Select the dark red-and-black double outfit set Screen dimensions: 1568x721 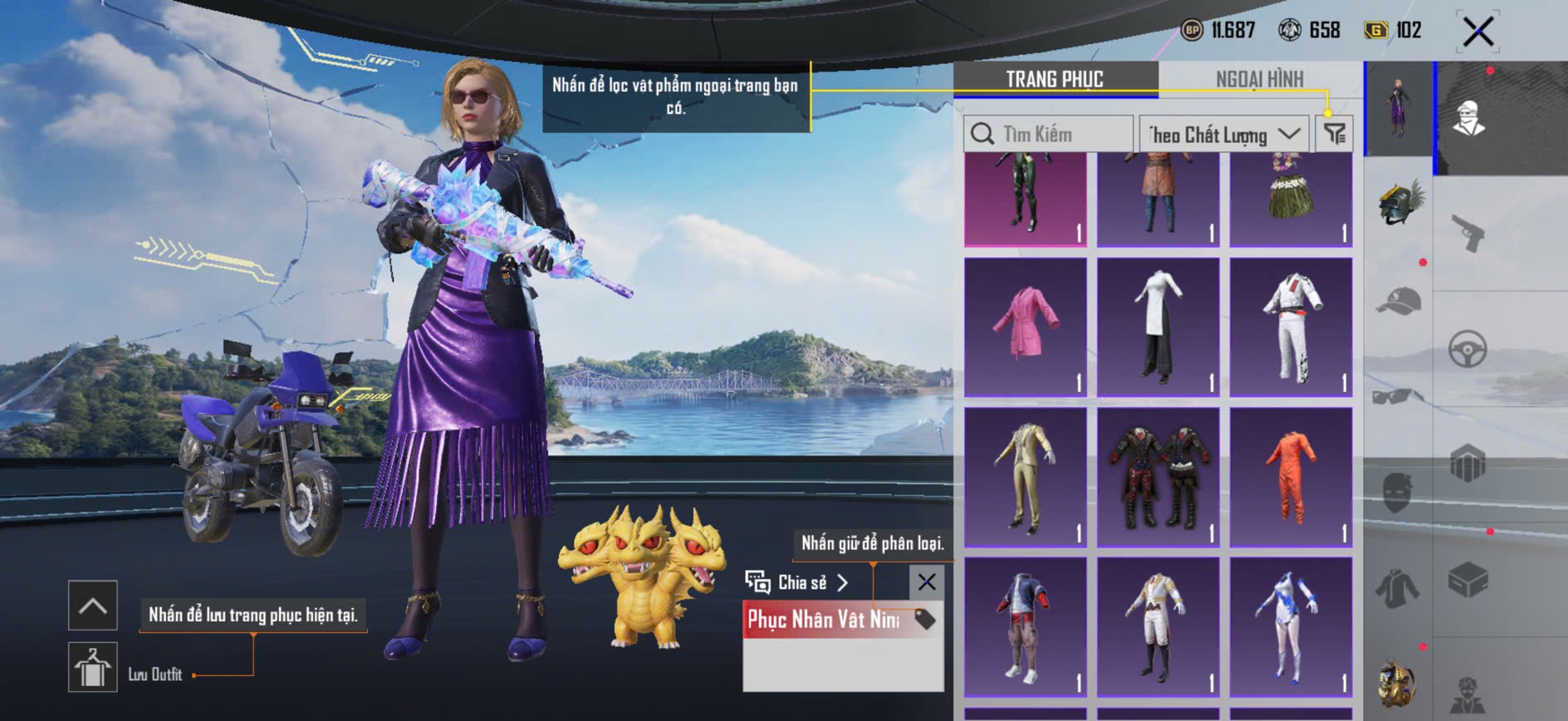pyautogui.click(x=1159, y=477)
